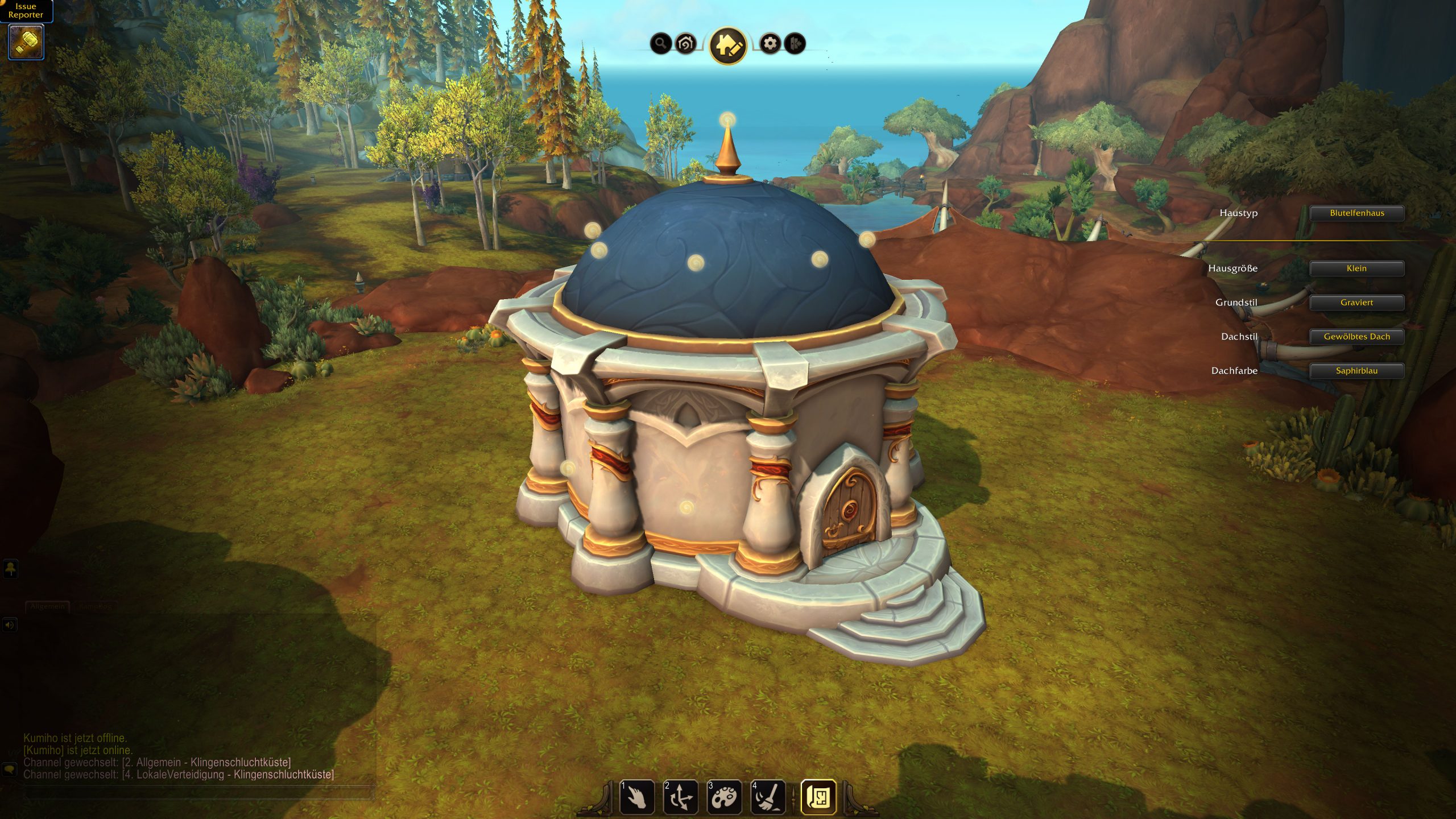The image size is (1456, 819).
Task: Open the Dachfarbe dropdown showing Saphirblau
Action: tap(1356, 371)
